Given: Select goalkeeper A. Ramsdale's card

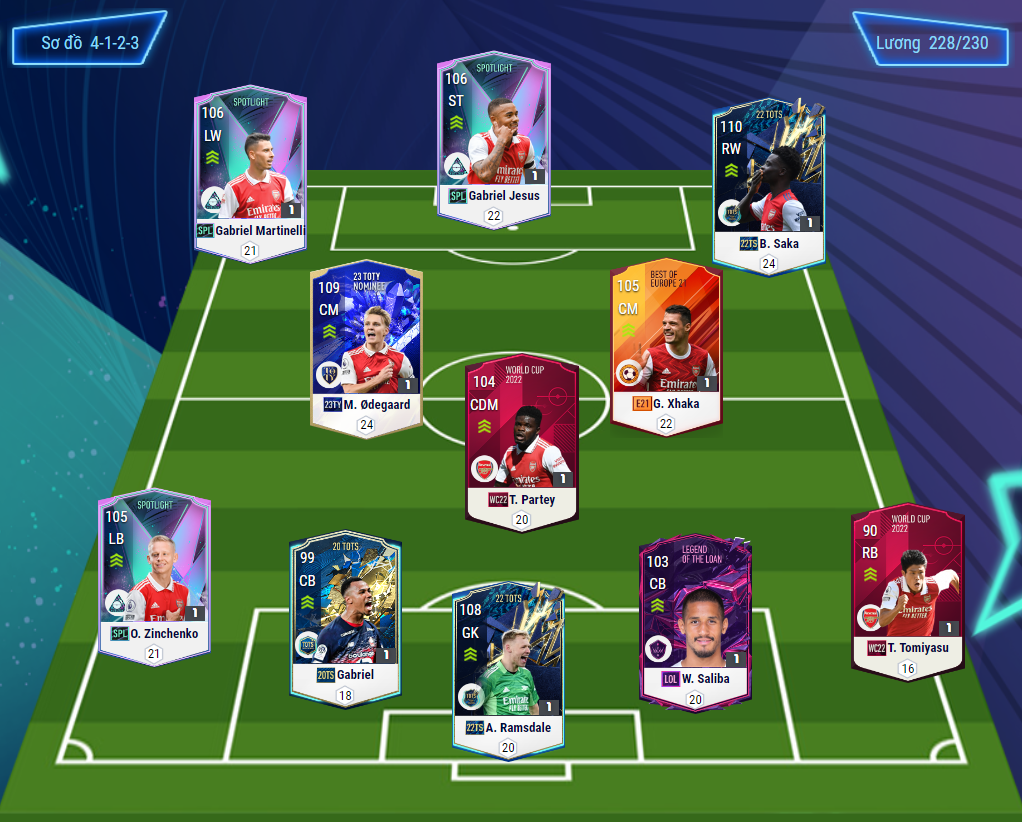Looking at the screenshot, I should coord(508,665).
